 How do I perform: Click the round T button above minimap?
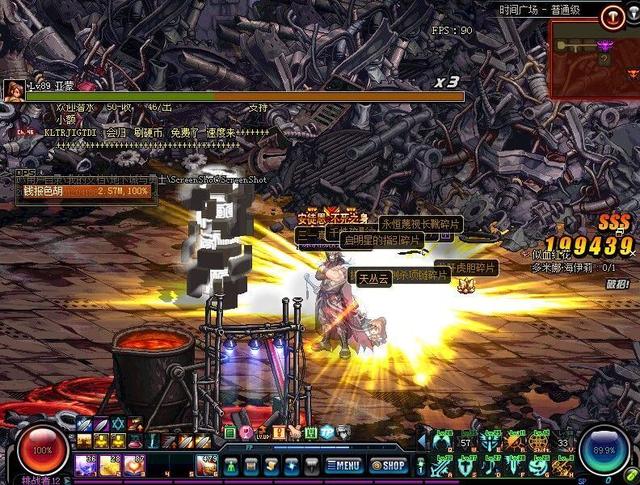point(612,16)
